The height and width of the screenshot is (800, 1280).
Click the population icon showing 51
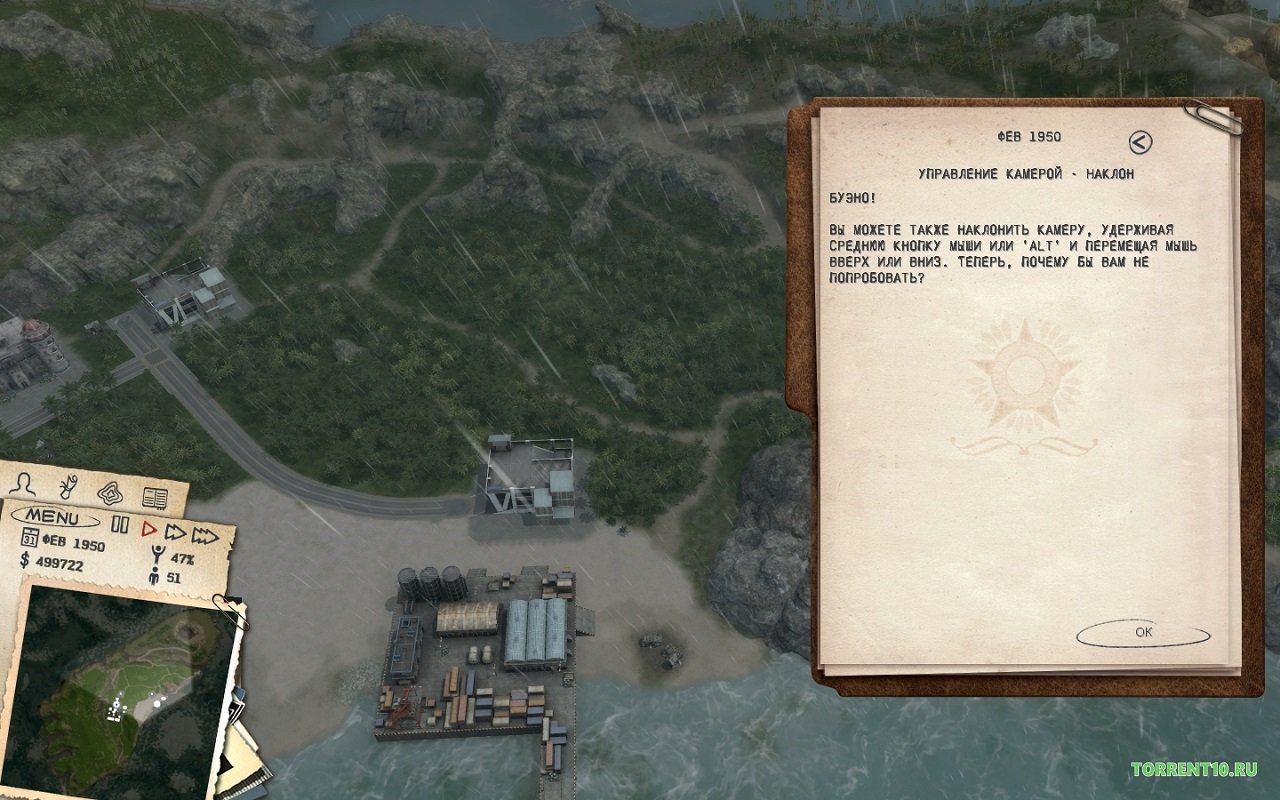pyautogui.click(x=154, y=577)
